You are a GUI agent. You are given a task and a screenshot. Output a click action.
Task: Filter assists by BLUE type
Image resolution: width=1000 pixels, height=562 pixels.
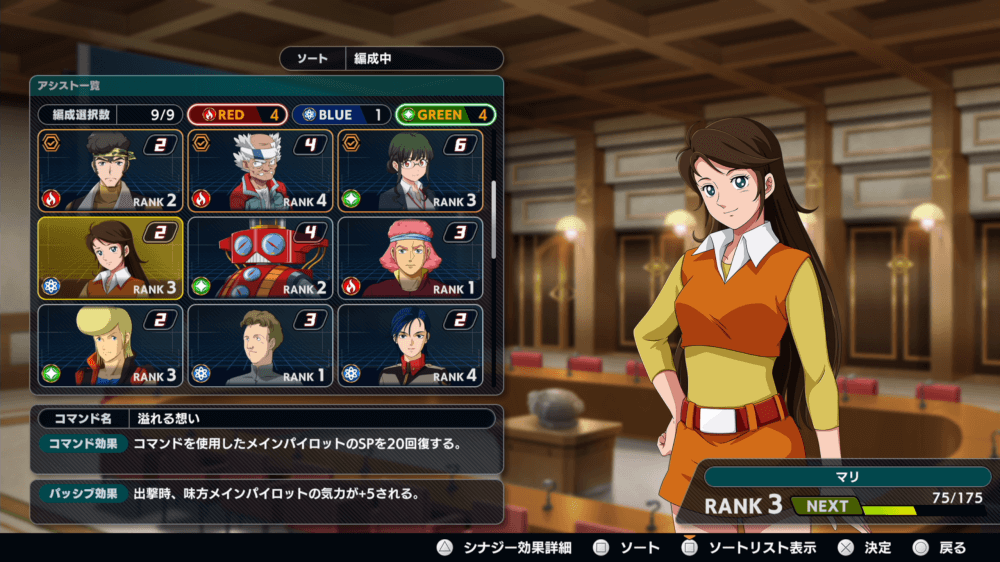tap(340, 115)
